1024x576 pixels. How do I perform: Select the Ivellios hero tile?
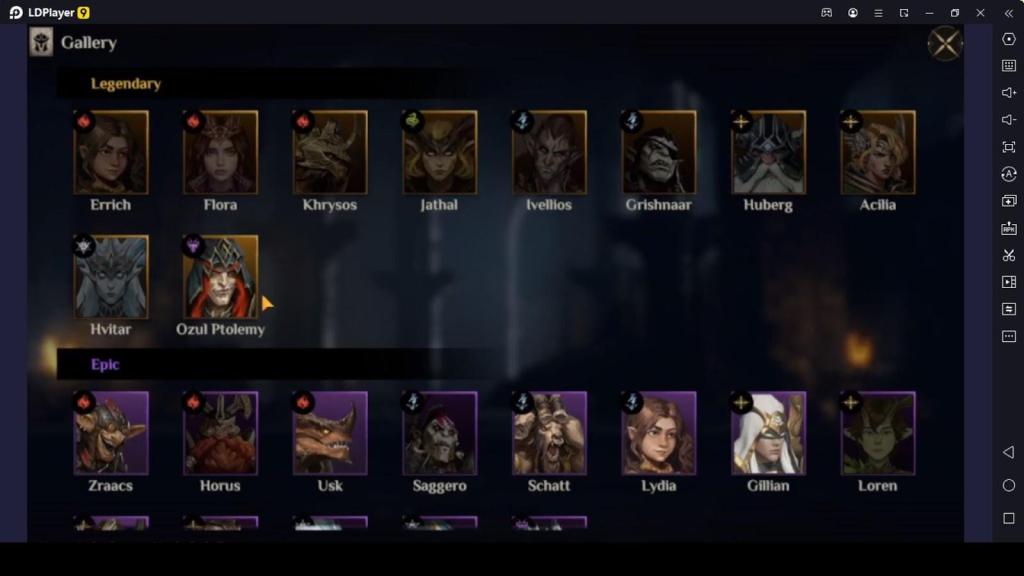click(x=549, y=153)
